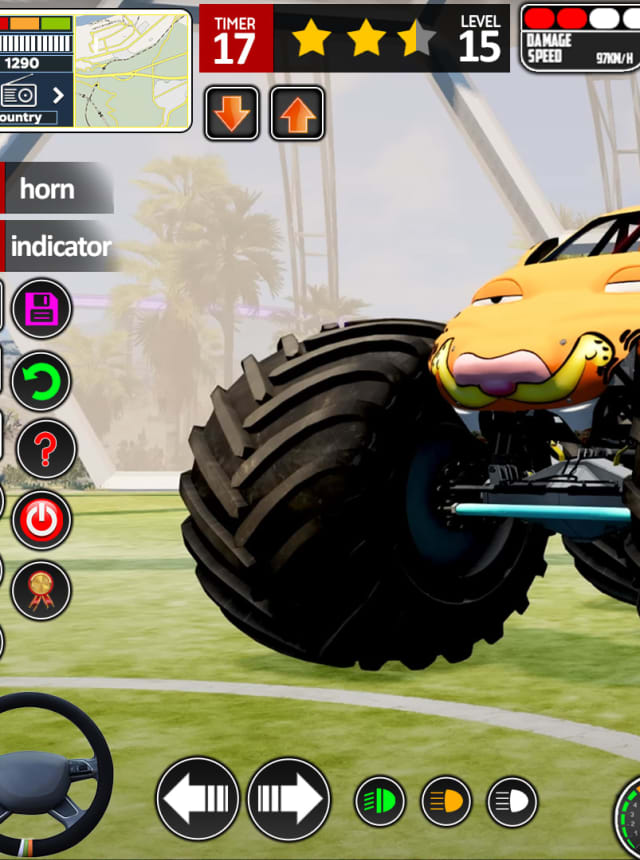Open achievements with the medal ribbon icon
This screenshot has width=640, height=860.
[42, 590]
